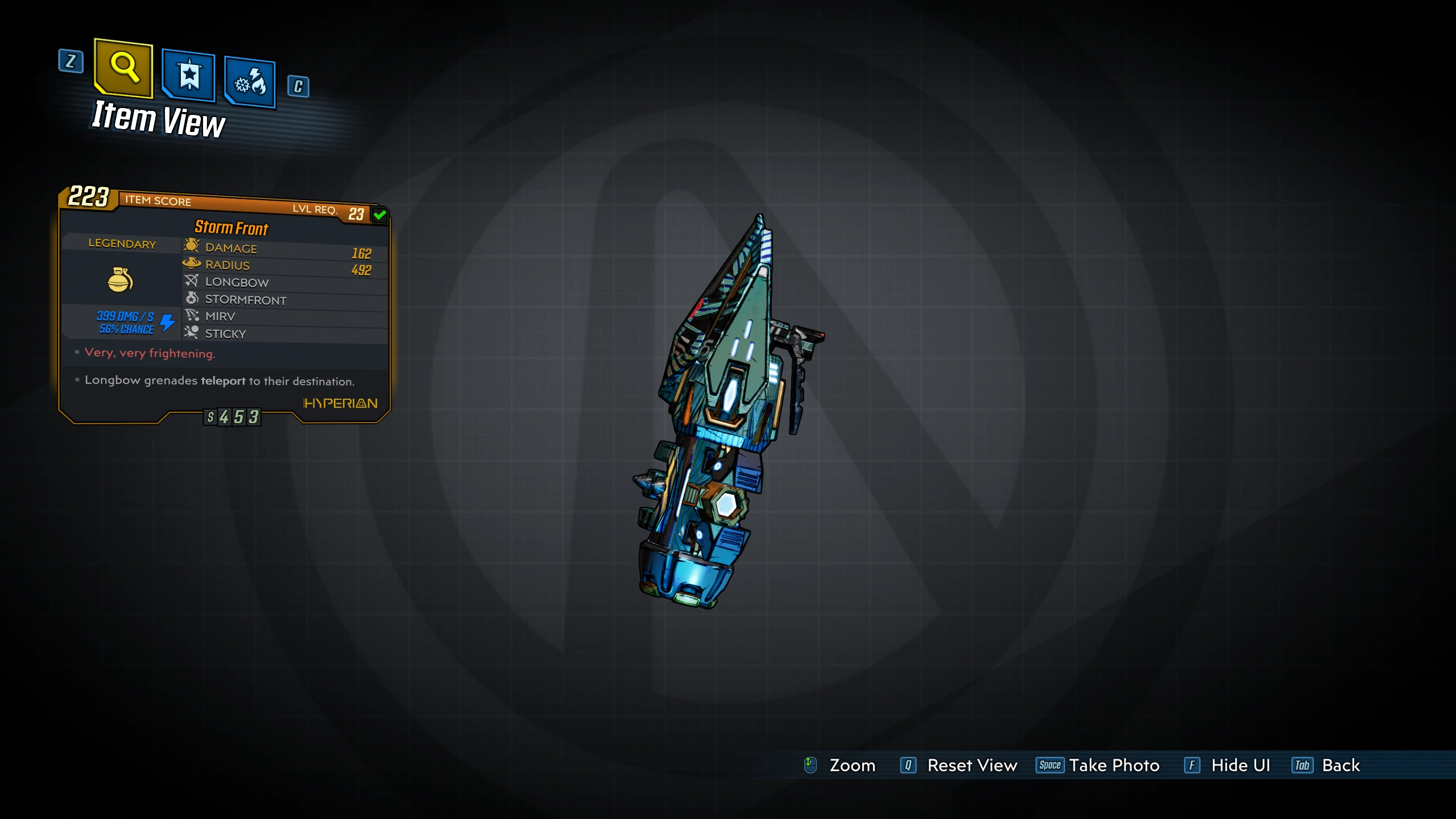Open the gear and fire elements tab
The image size is (1456, 819).
(x=250, y=83)
